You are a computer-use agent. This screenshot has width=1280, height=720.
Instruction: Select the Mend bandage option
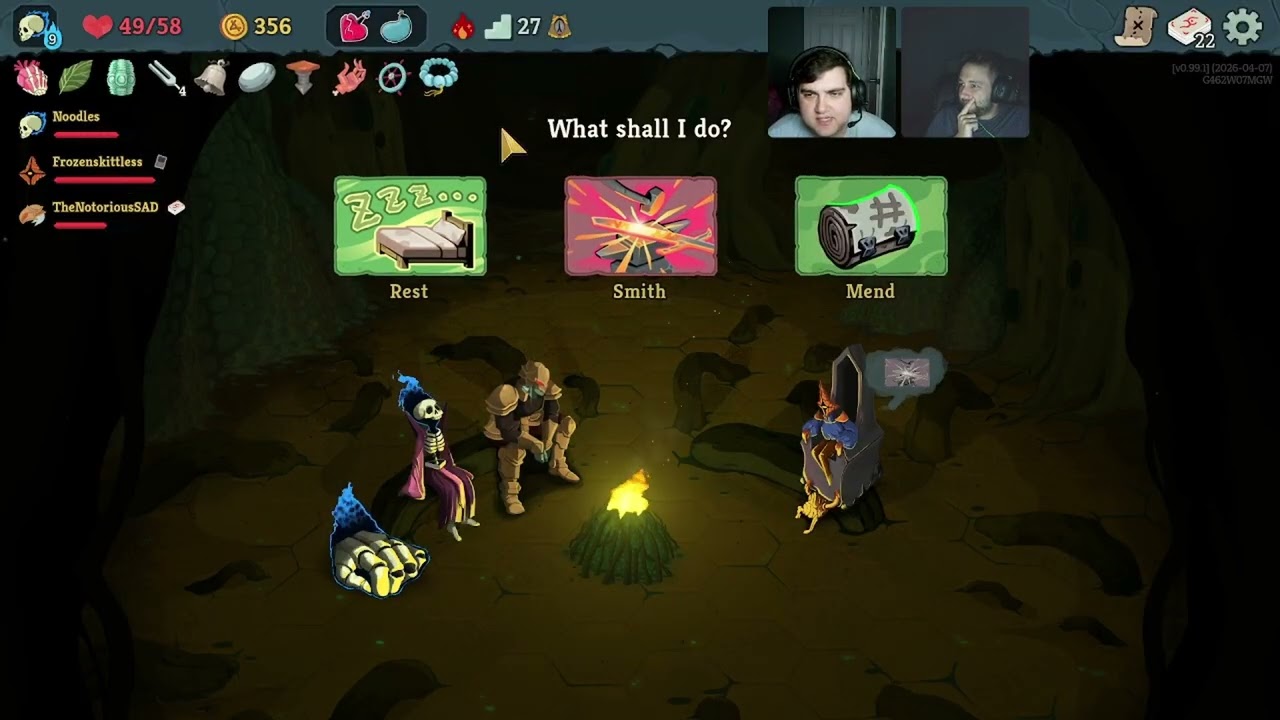(x=871, y=227)
